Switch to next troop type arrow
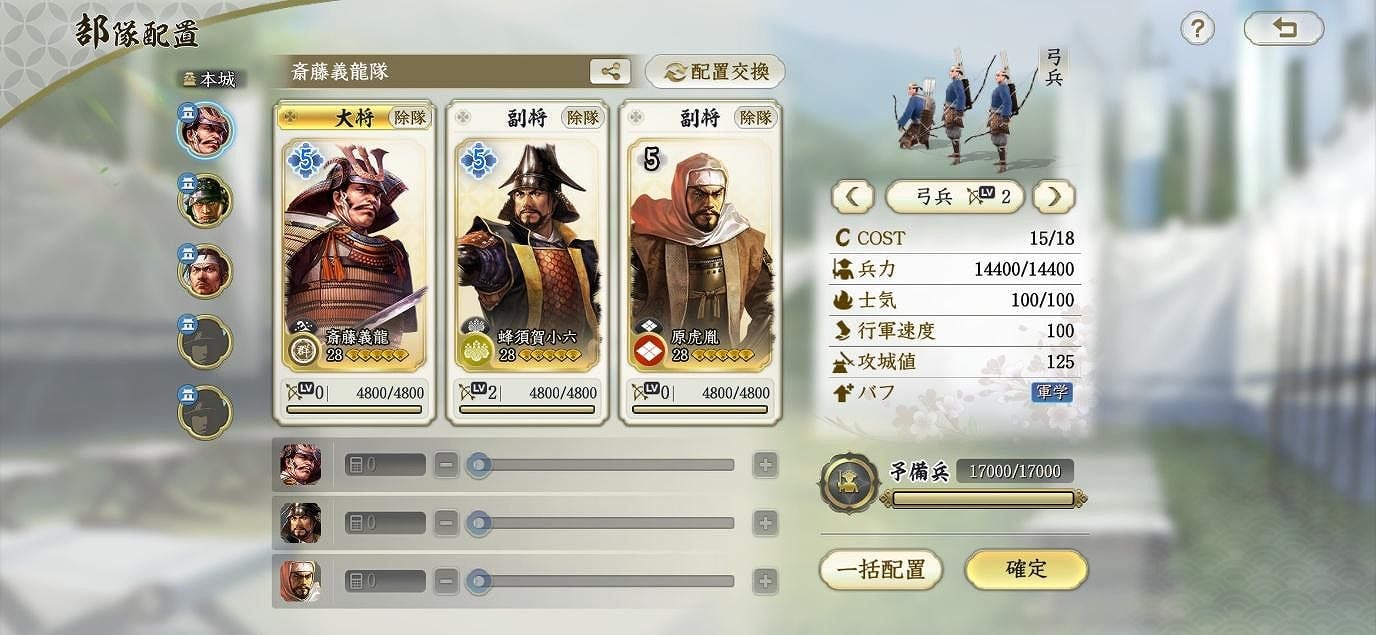Viewport: 1376px width, 635px height. coord(1054,197)
